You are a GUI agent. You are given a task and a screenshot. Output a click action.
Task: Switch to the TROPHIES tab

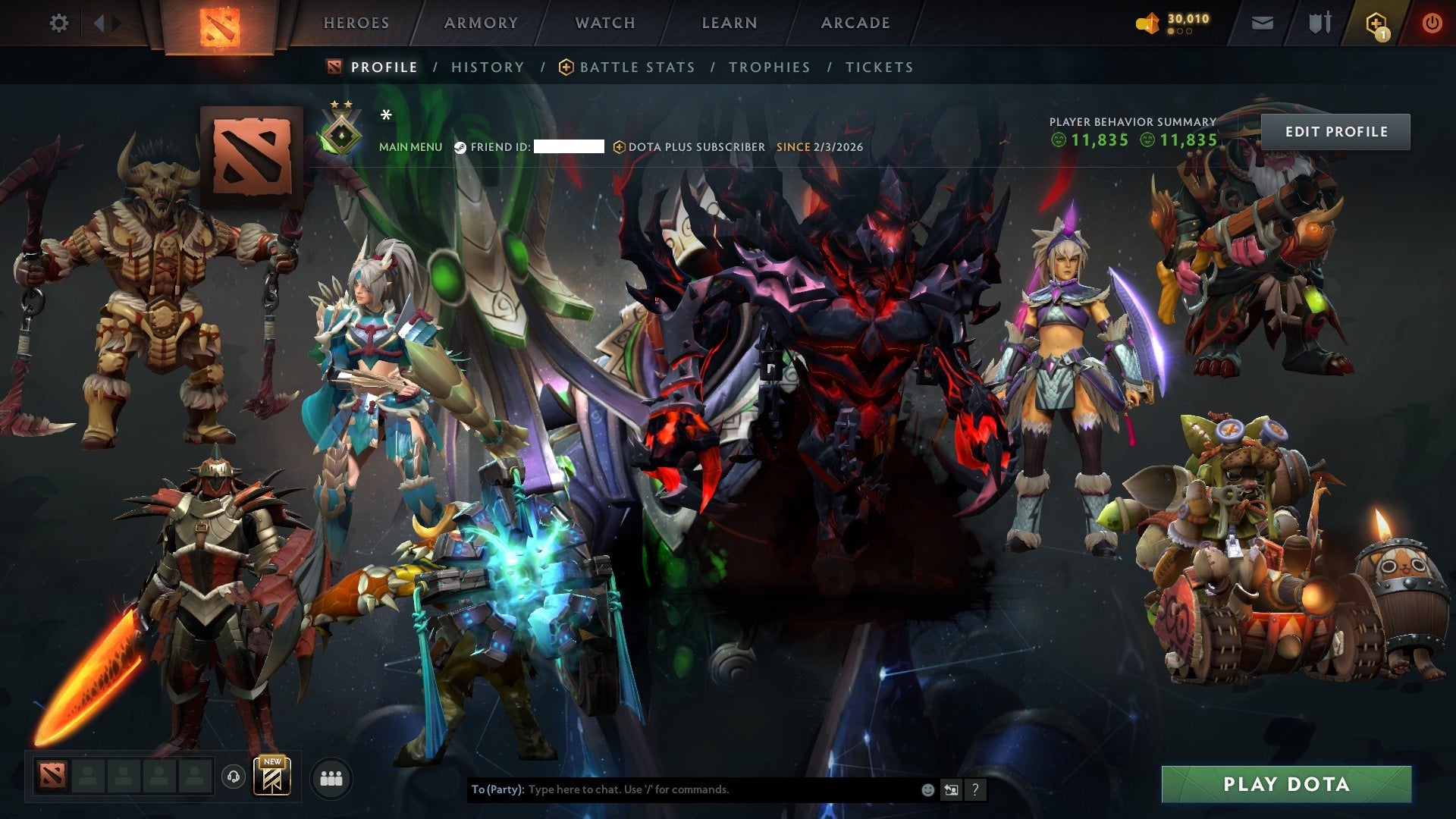tap(769, 67)
